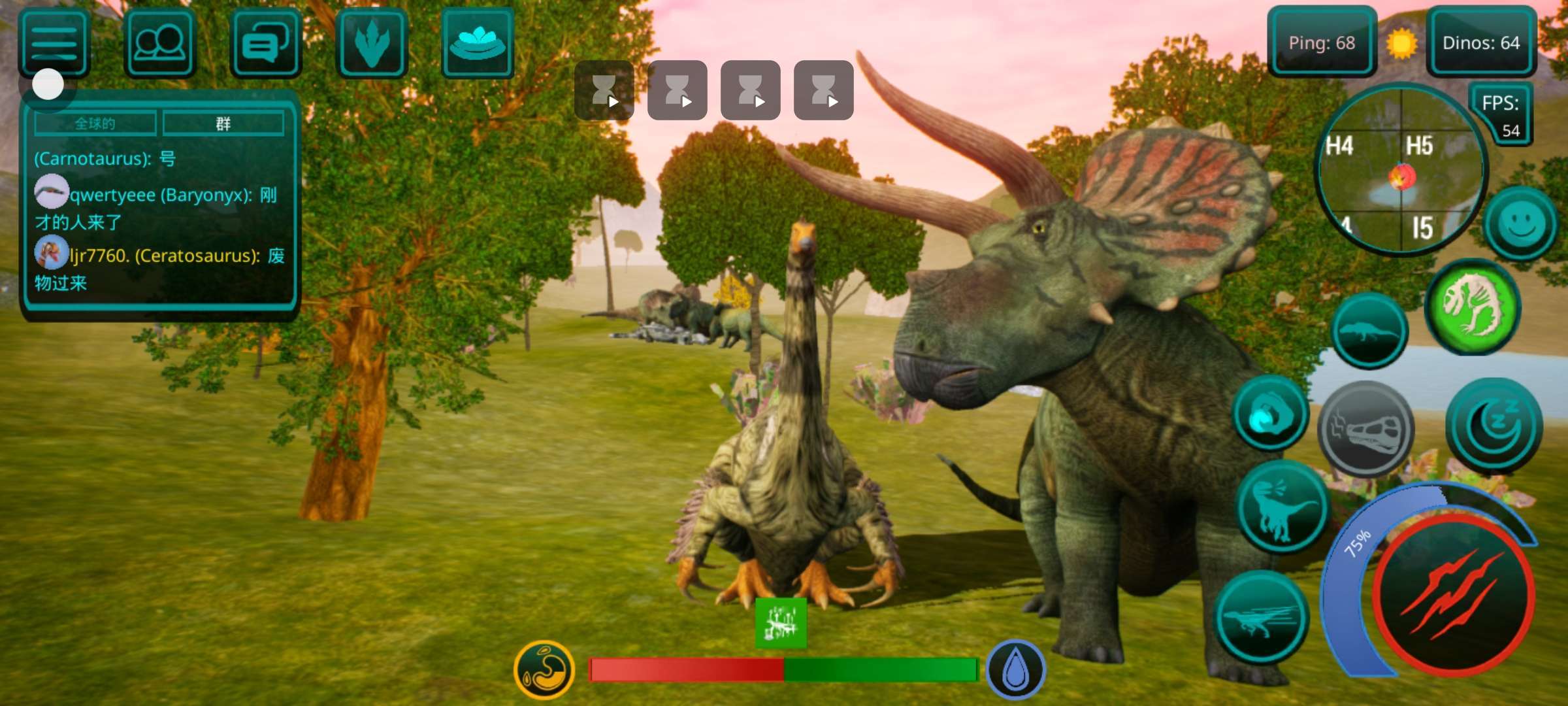Viewport: 1568px width, 706px height.
Task: Activate the green dinosaur skeleton button
Action: click(1473, 307)
